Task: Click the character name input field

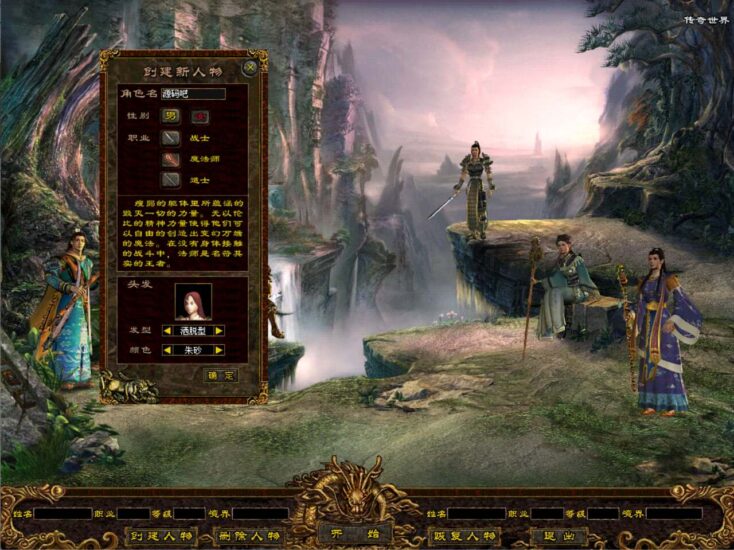Action: (x=192, y=94)
